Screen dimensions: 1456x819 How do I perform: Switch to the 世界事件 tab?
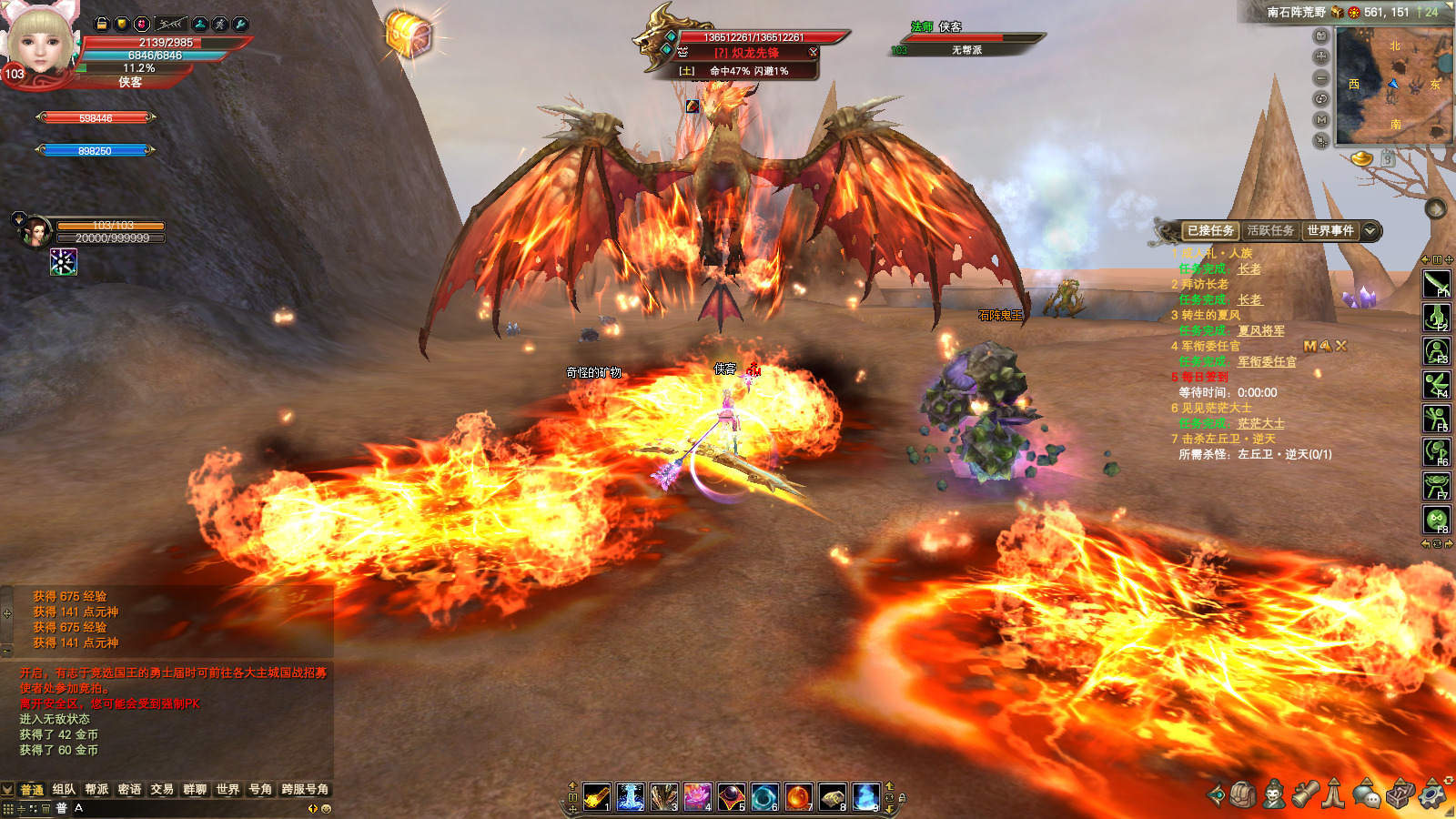tap(1330, 231)
